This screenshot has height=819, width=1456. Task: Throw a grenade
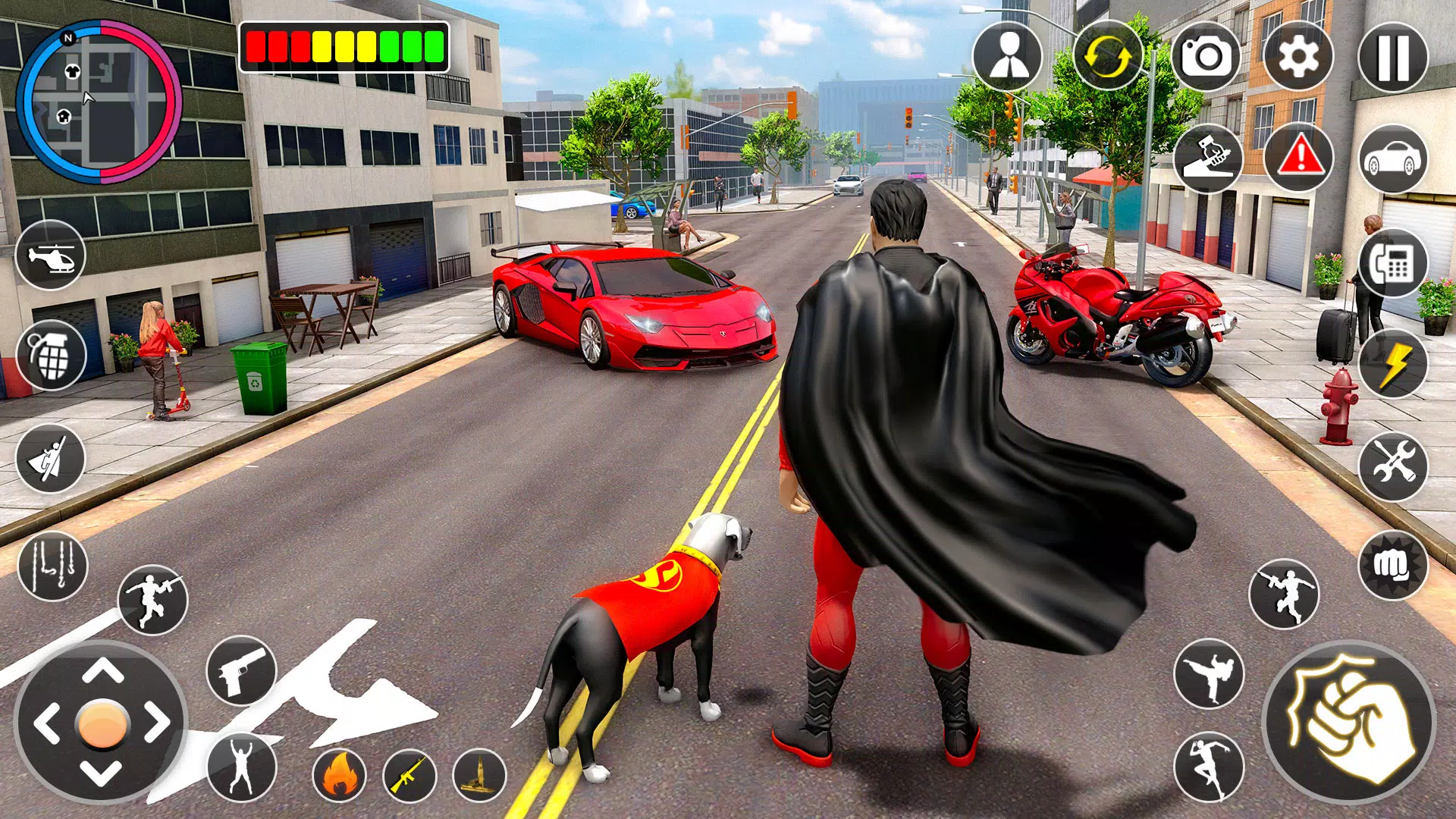point(51,356)
